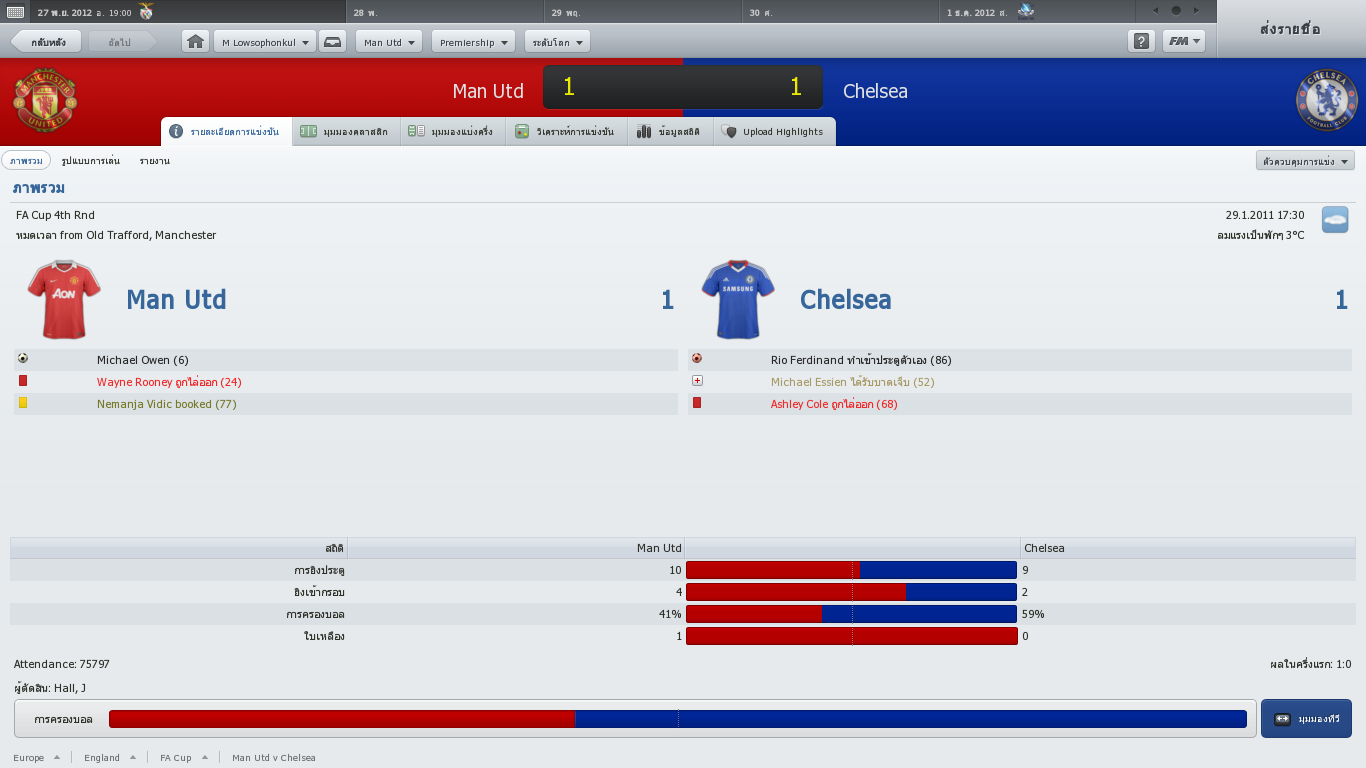Switch to the รายงาน report sub-tab
The image size is (1366, 768).
(155, 161)
